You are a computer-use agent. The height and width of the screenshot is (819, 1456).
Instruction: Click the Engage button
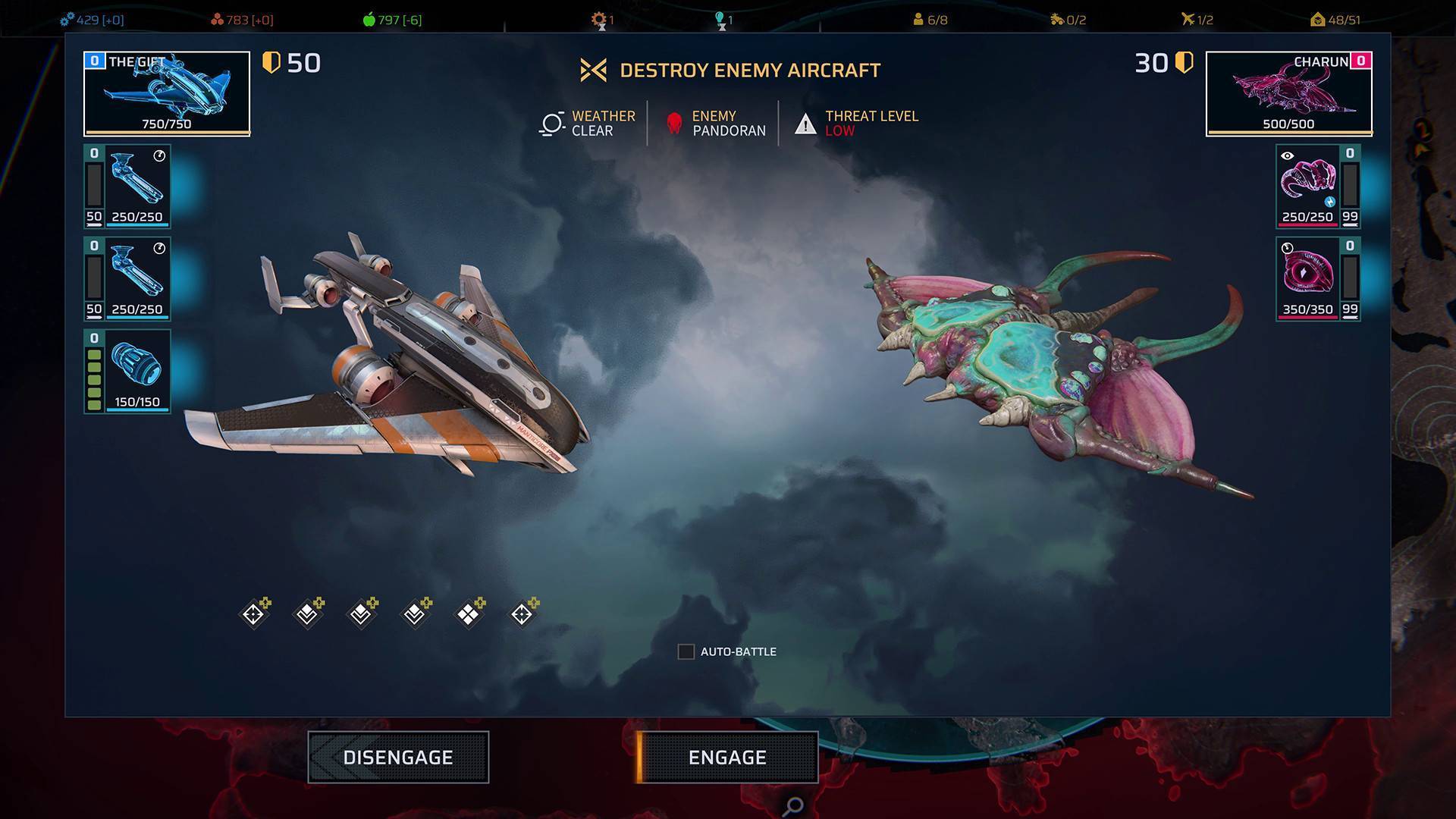tap(727, 757)
